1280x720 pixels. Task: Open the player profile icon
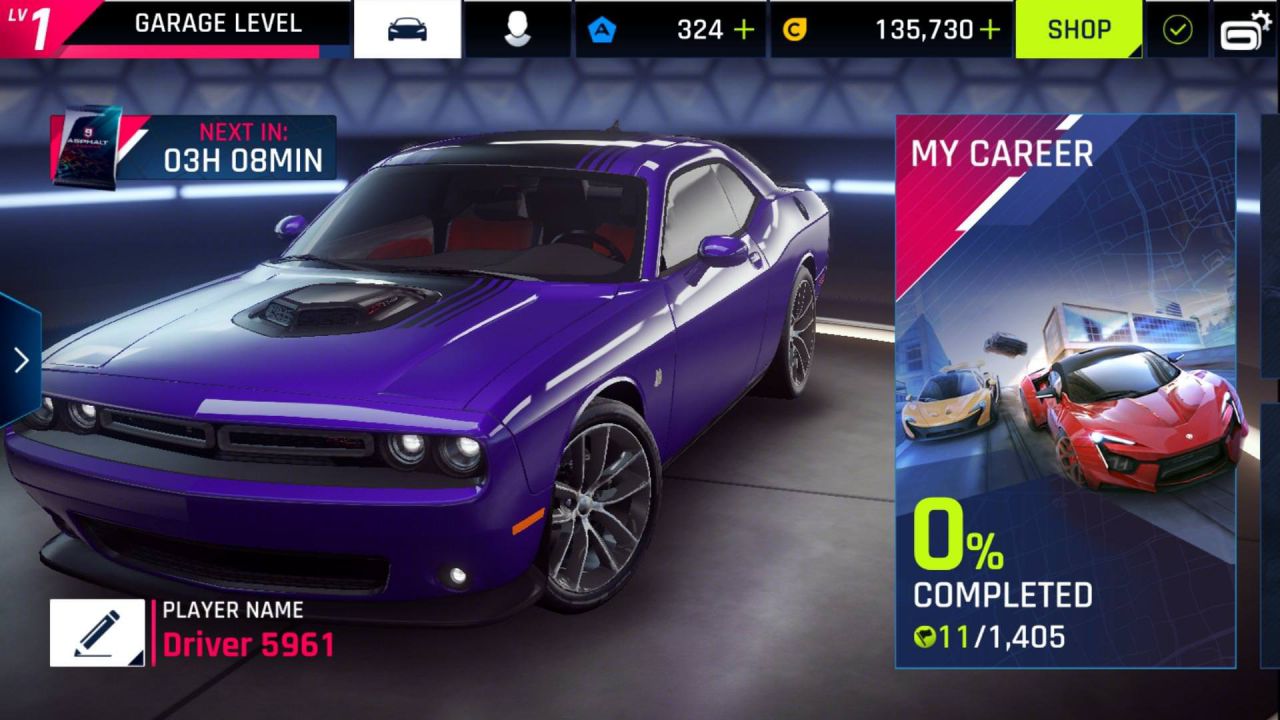(517, 28)
